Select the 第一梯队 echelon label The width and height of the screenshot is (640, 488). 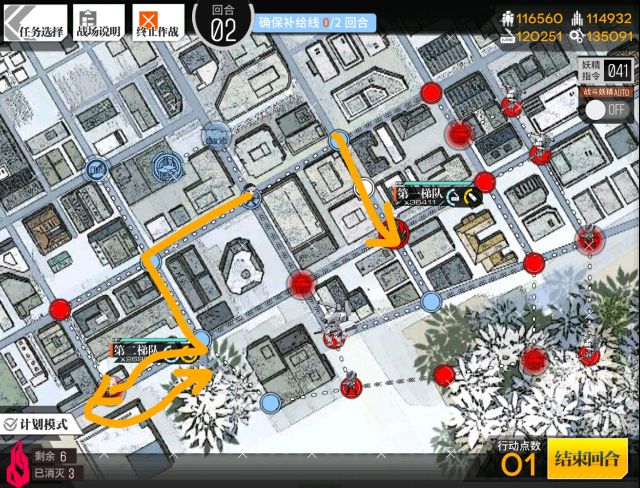(420, 193)
